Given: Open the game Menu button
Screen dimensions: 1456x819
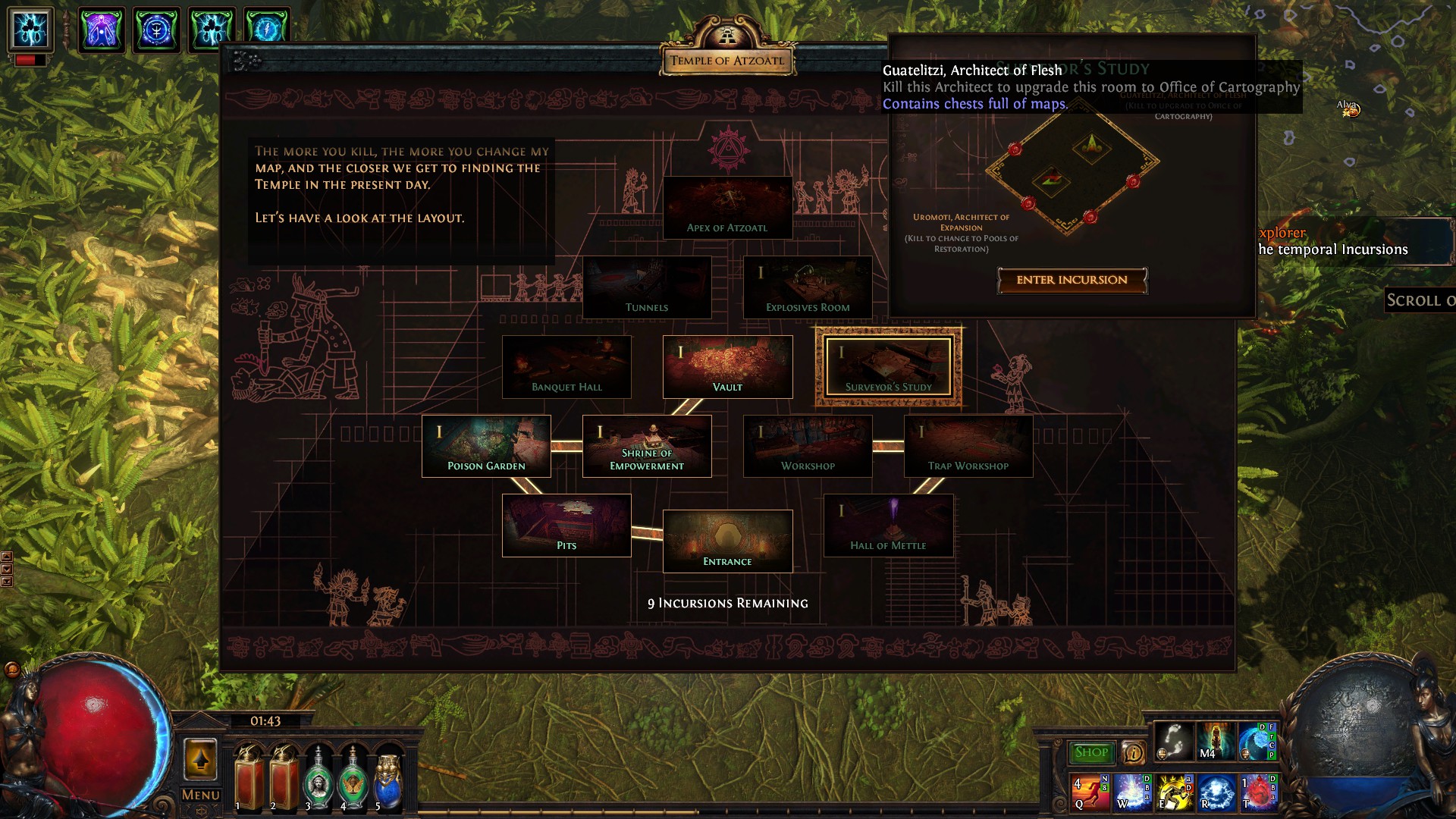Looking at the screenshot, I should (201, 795).
